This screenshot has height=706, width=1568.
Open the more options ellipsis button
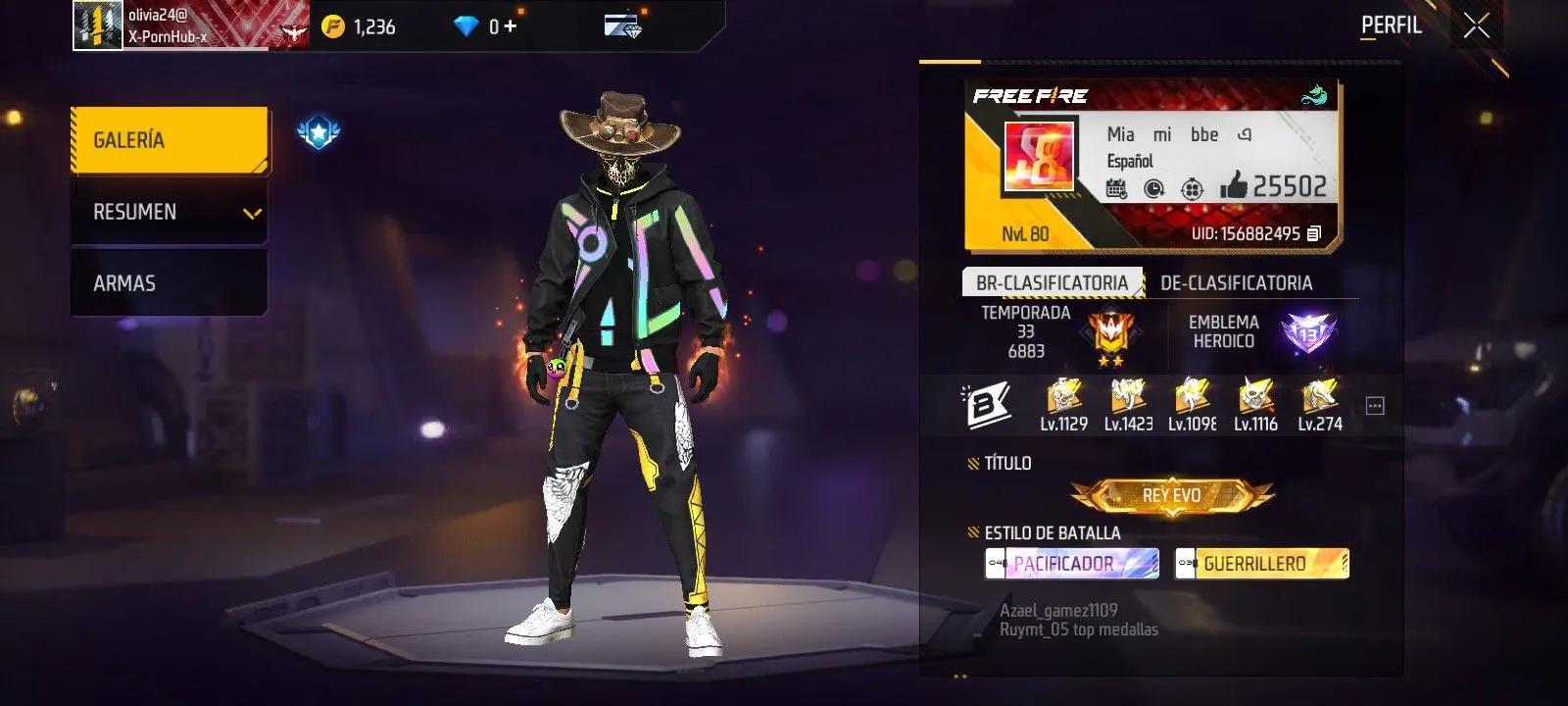(x=1375, y=406)
